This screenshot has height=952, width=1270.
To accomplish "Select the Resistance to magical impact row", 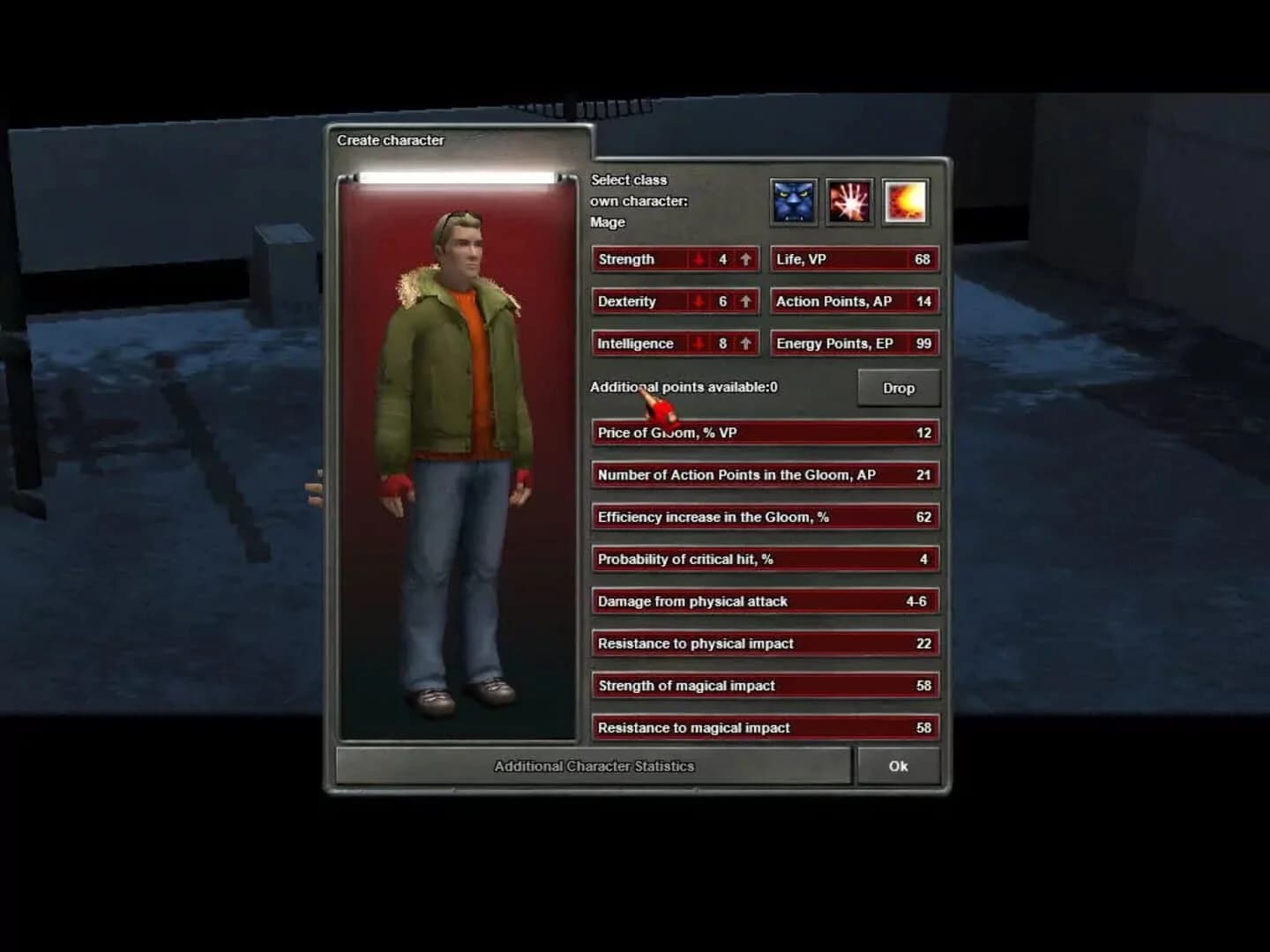I will (x=764, y=727).
